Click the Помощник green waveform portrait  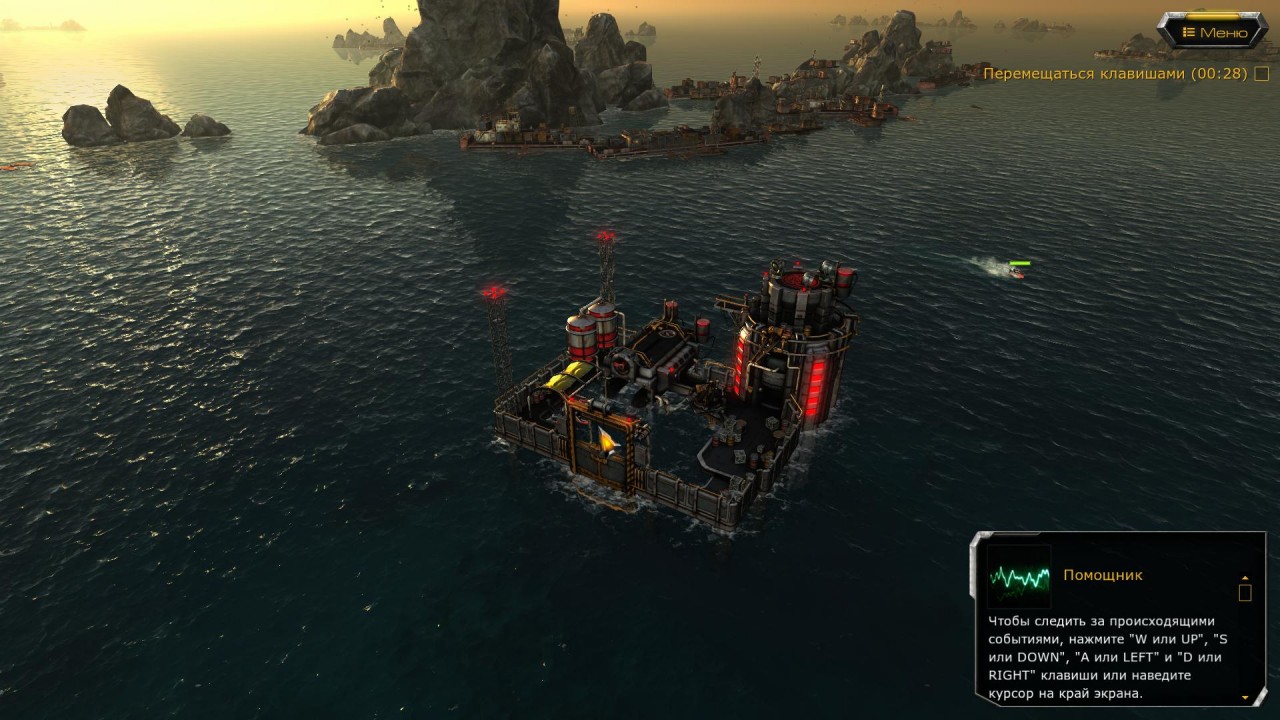pos(1019,577)
